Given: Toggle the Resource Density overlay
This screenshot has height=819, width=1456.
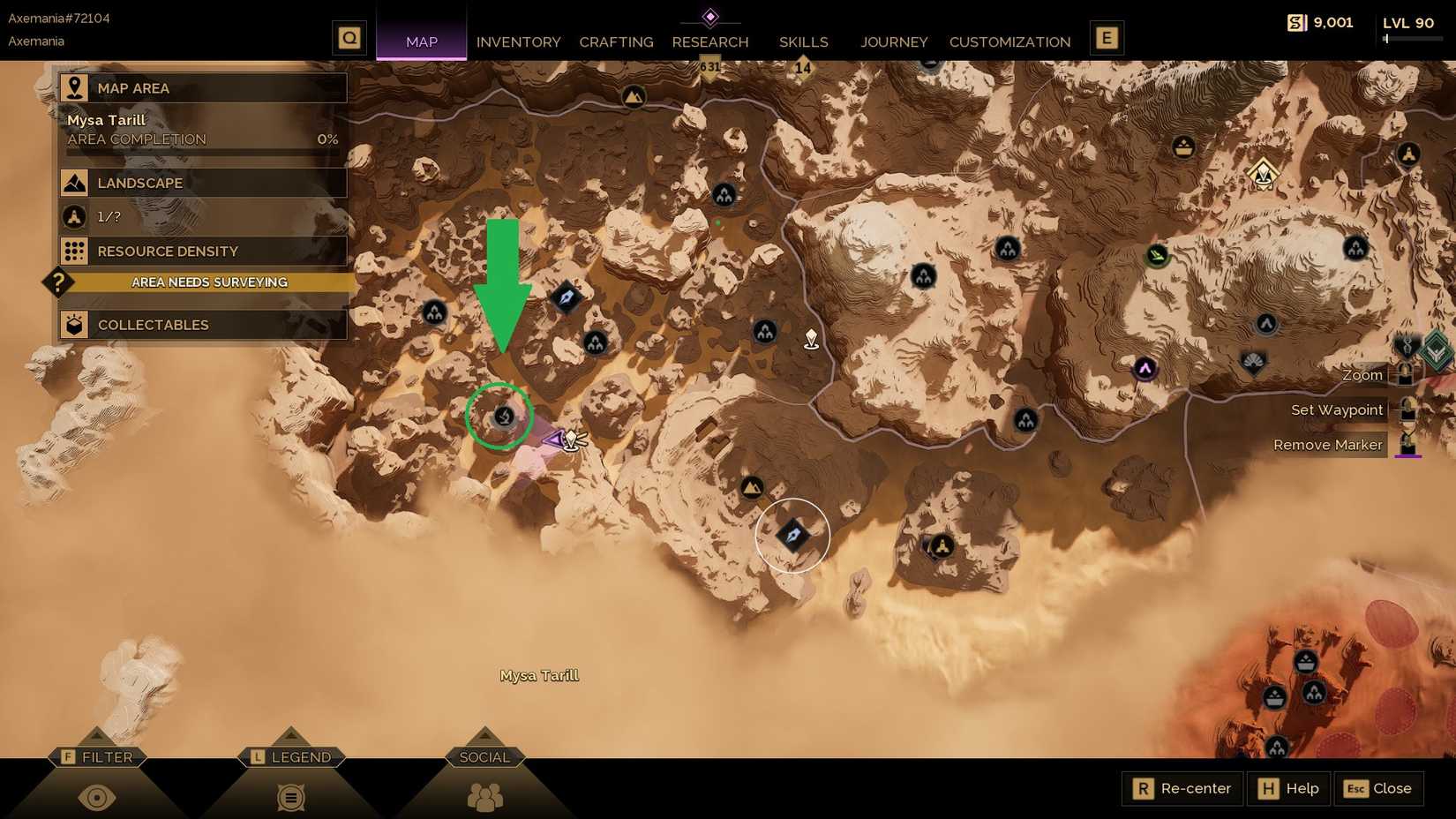Looking at the screenshot, I should click(203, 251).
